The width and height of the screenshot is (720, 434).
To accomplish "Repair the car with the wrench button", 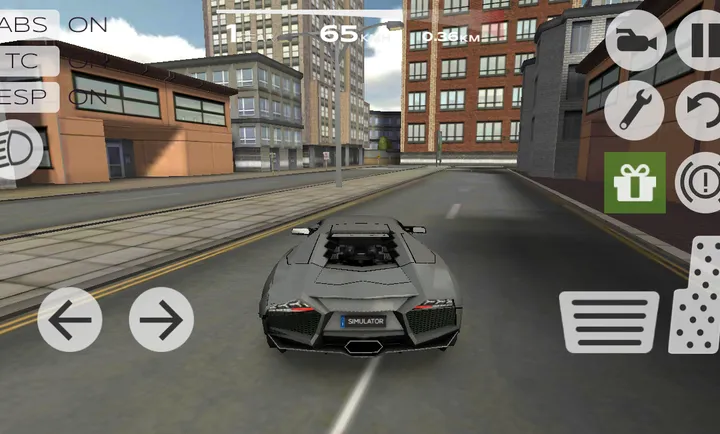I will (x=636, y=110).
